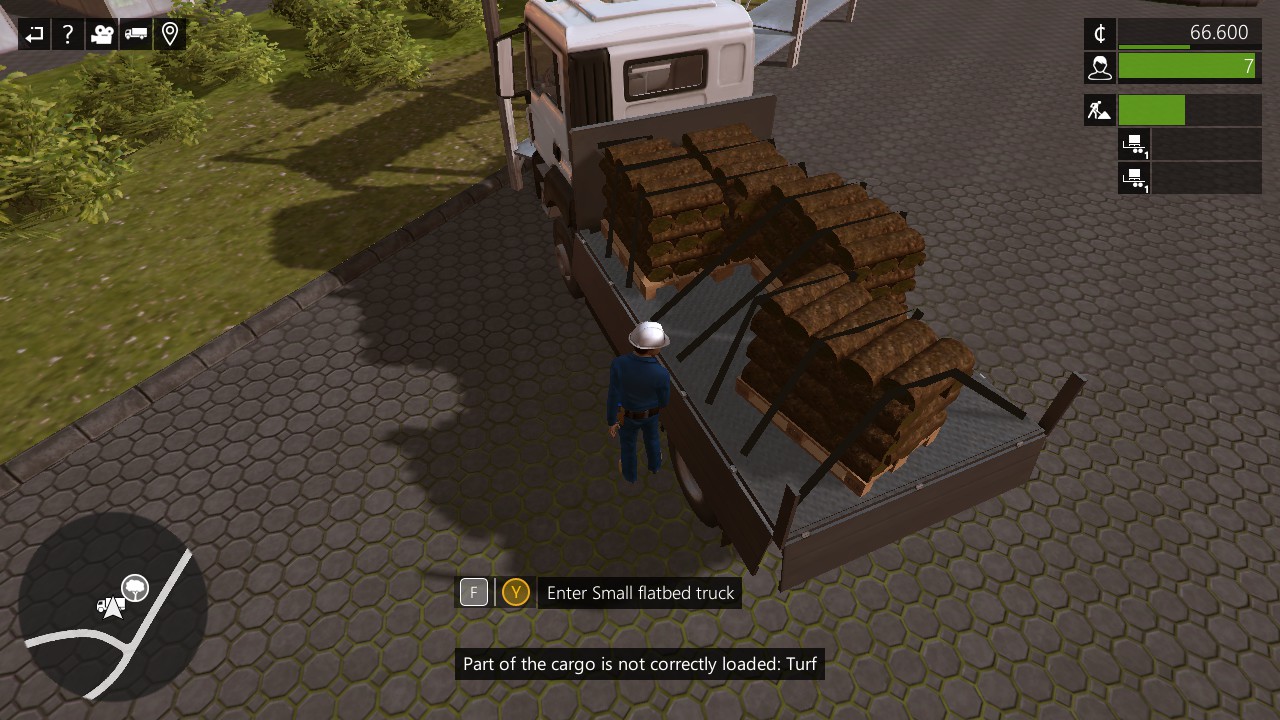Open the map pin location icon
Screen dimensions: 1280x720
[170, 35]
